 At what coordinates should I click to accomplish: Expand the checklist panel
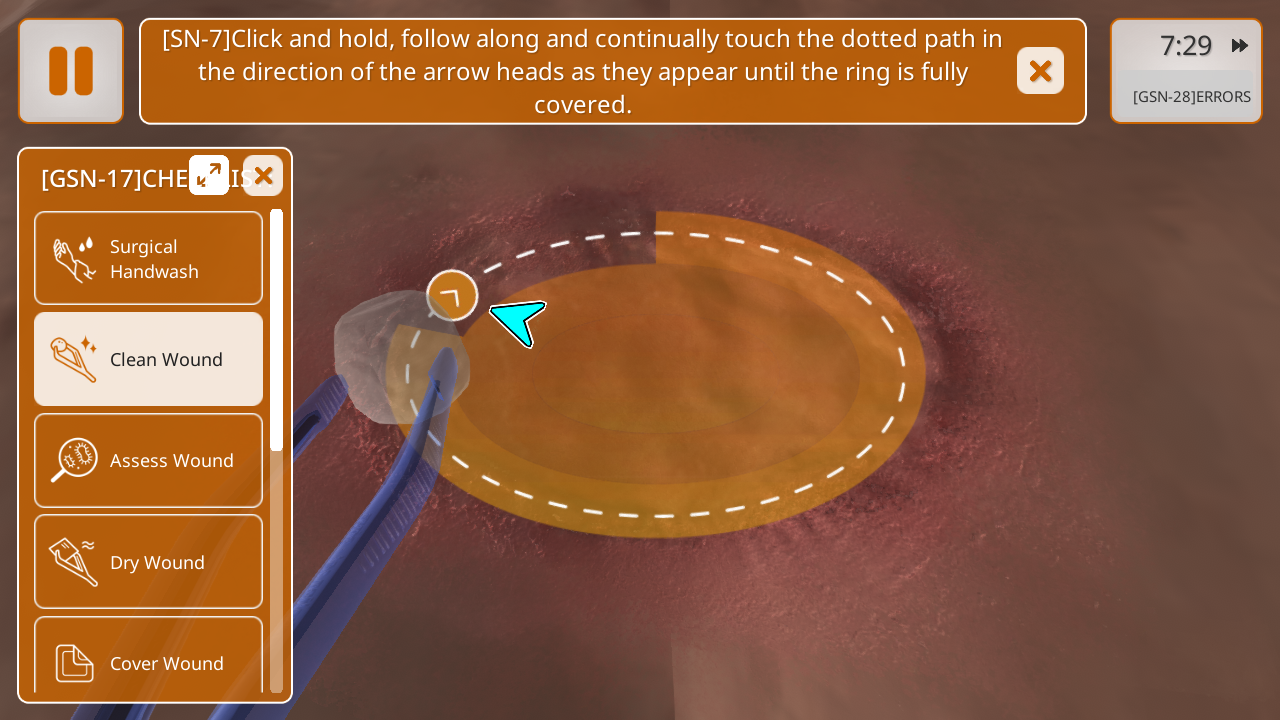click(209, 175)
